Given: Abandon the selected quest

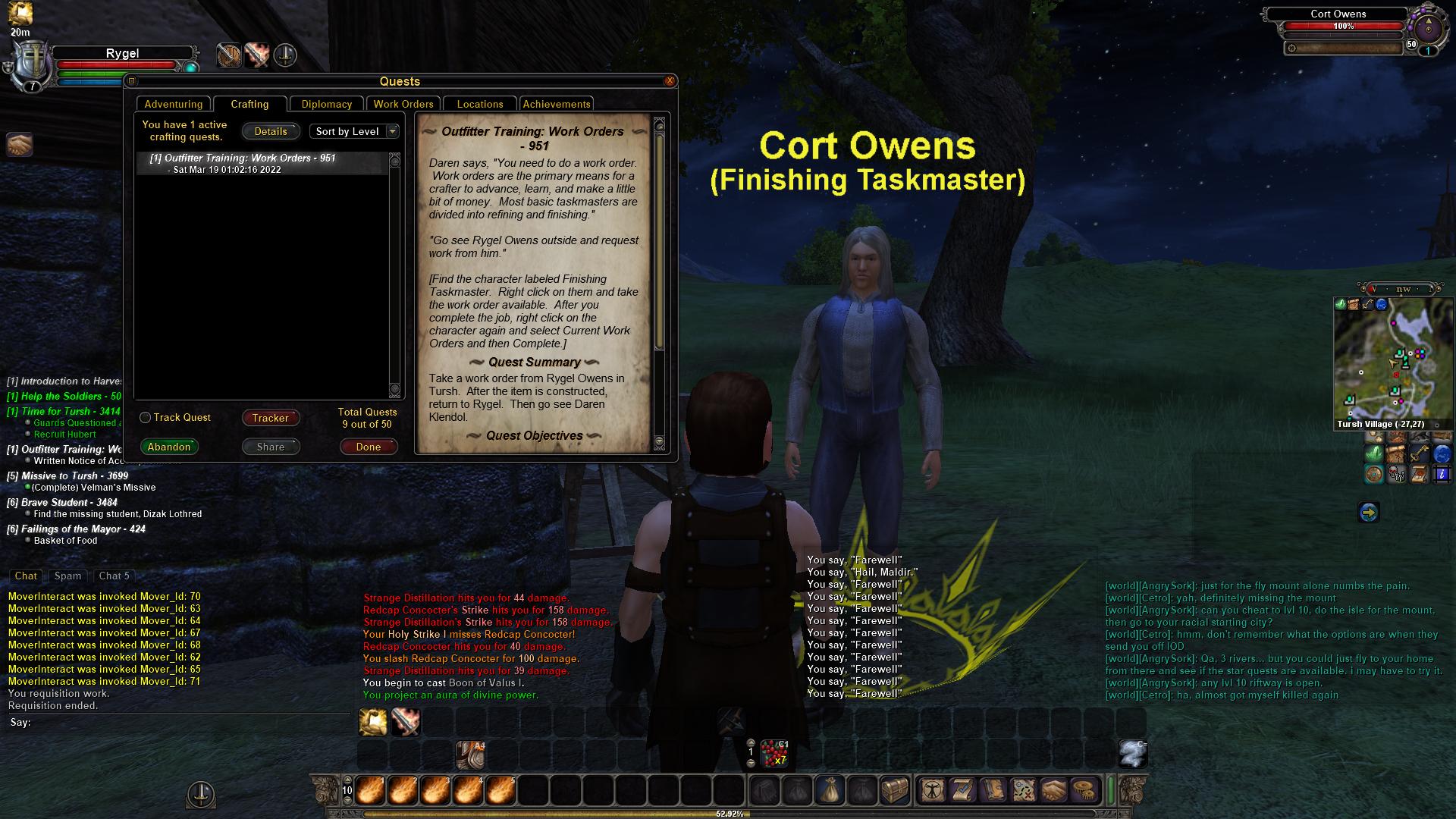Looking at the screenshot, I should click(169, 447).
